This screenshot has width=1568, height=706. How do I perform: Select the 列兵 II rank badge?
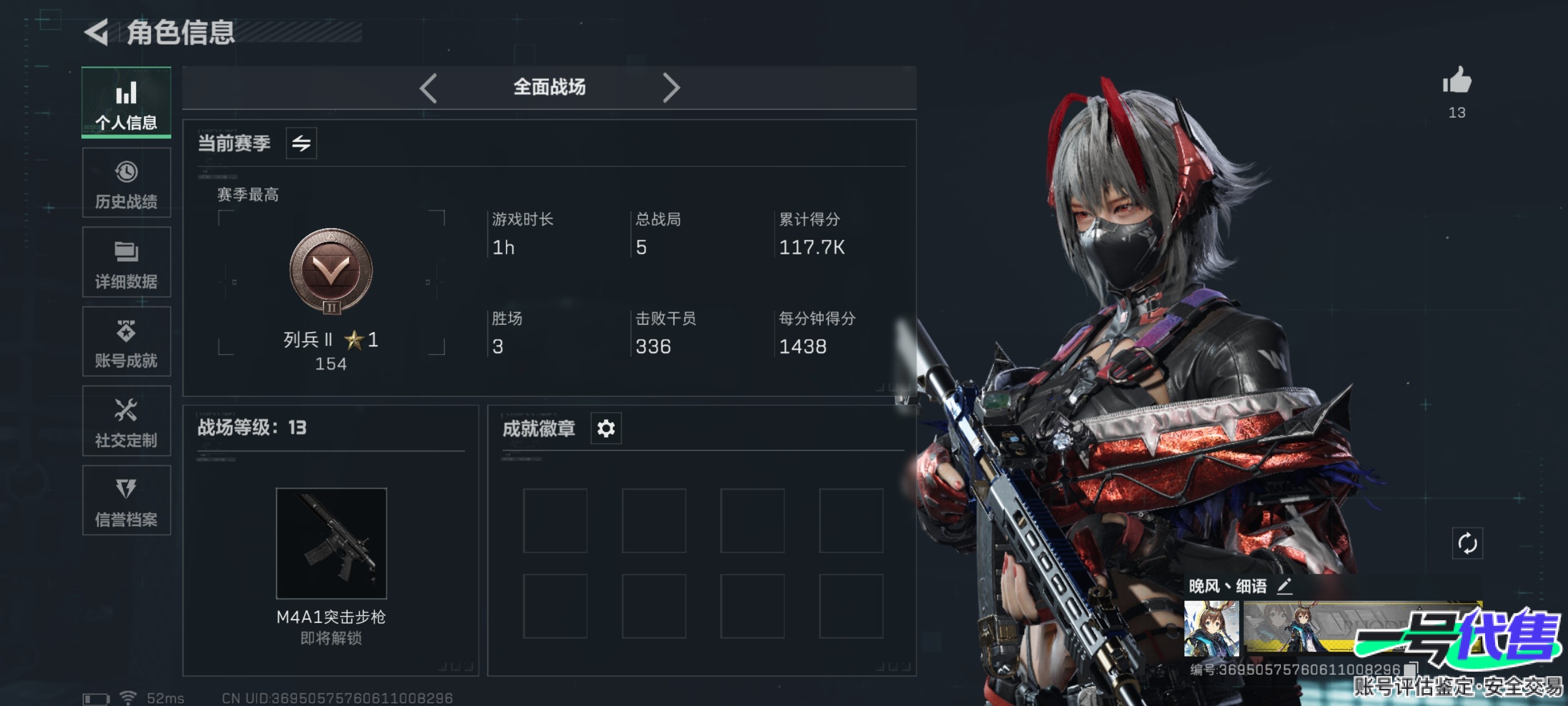[x=330, y=271]
